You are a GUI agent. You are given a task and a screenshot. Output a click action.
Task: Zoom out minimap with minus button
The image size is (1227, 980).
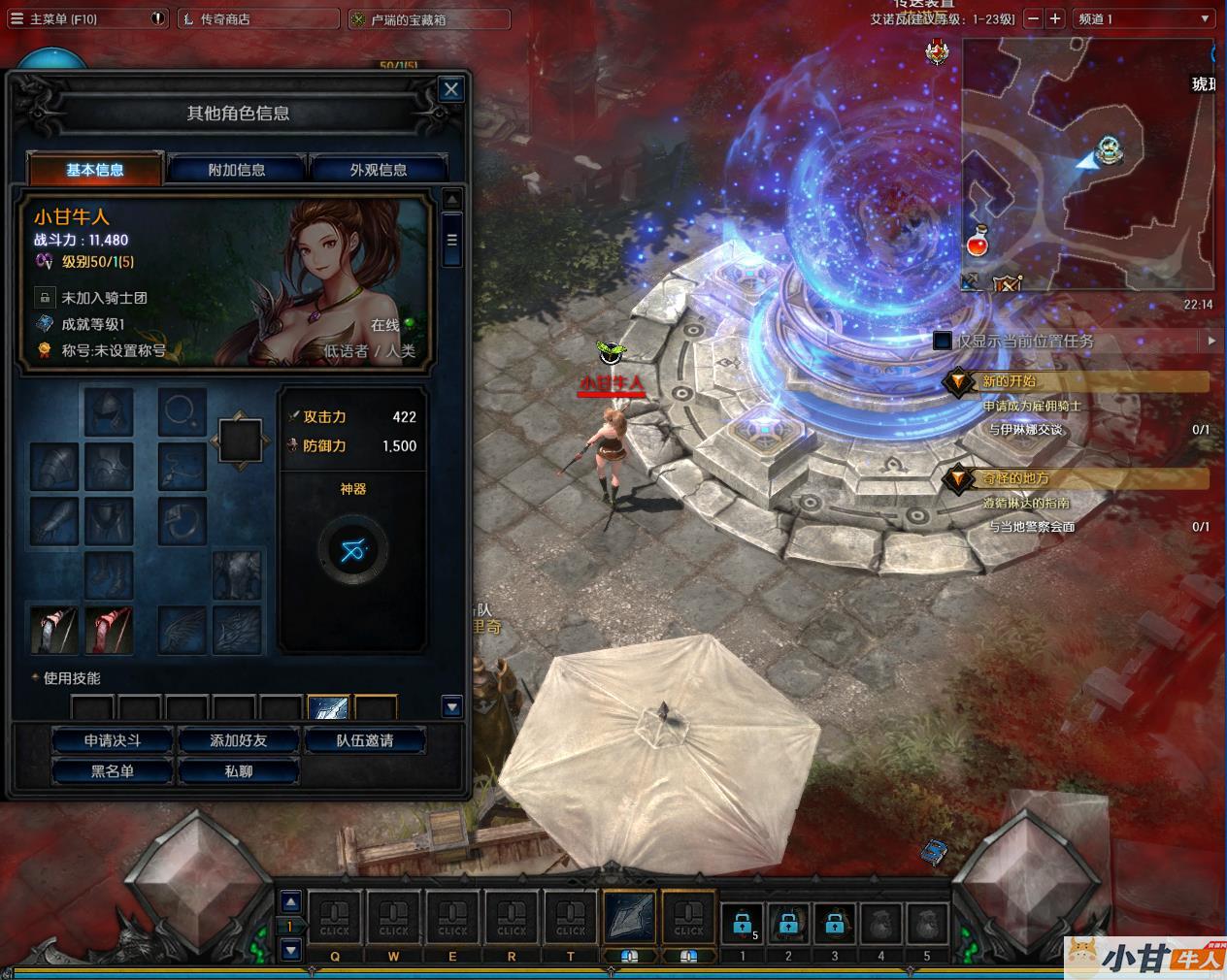[x=1033, y=18]
